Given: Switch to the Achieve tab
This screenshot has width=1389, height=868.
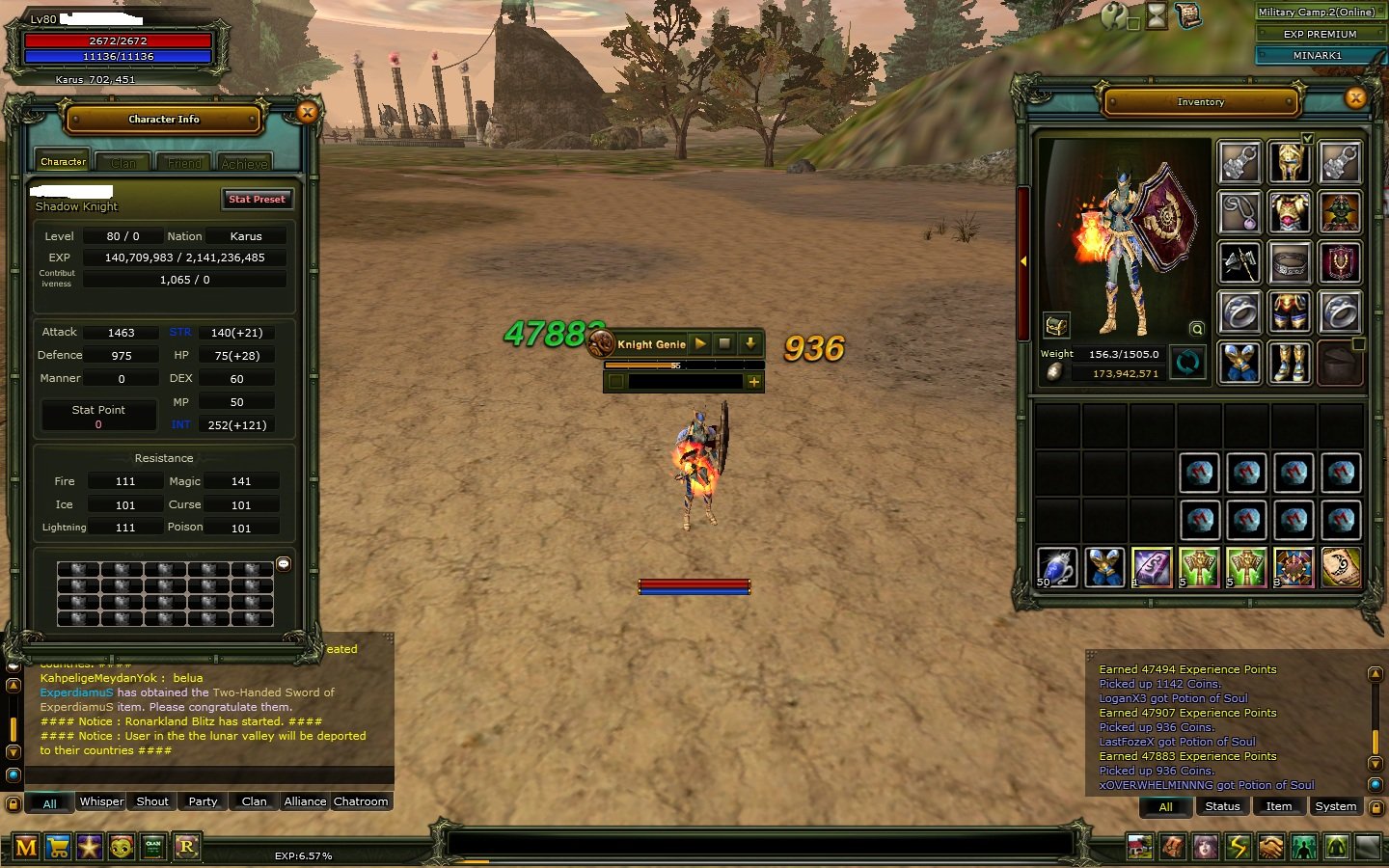Looking at the screenshot, I should click(x=244, y=163).
